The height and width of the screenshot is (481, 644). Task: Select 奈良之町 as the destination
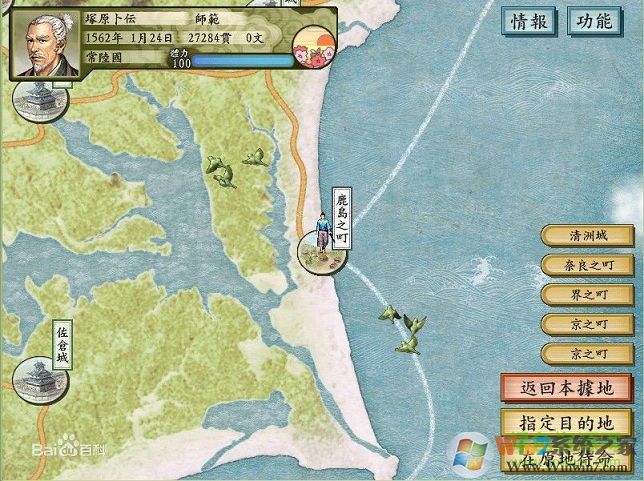click(x=588, y=266)
